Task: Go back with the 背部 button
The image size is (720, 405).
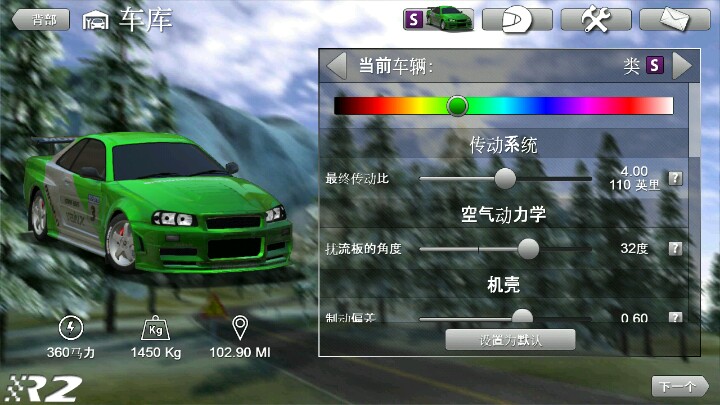Action: coord(41,19)
